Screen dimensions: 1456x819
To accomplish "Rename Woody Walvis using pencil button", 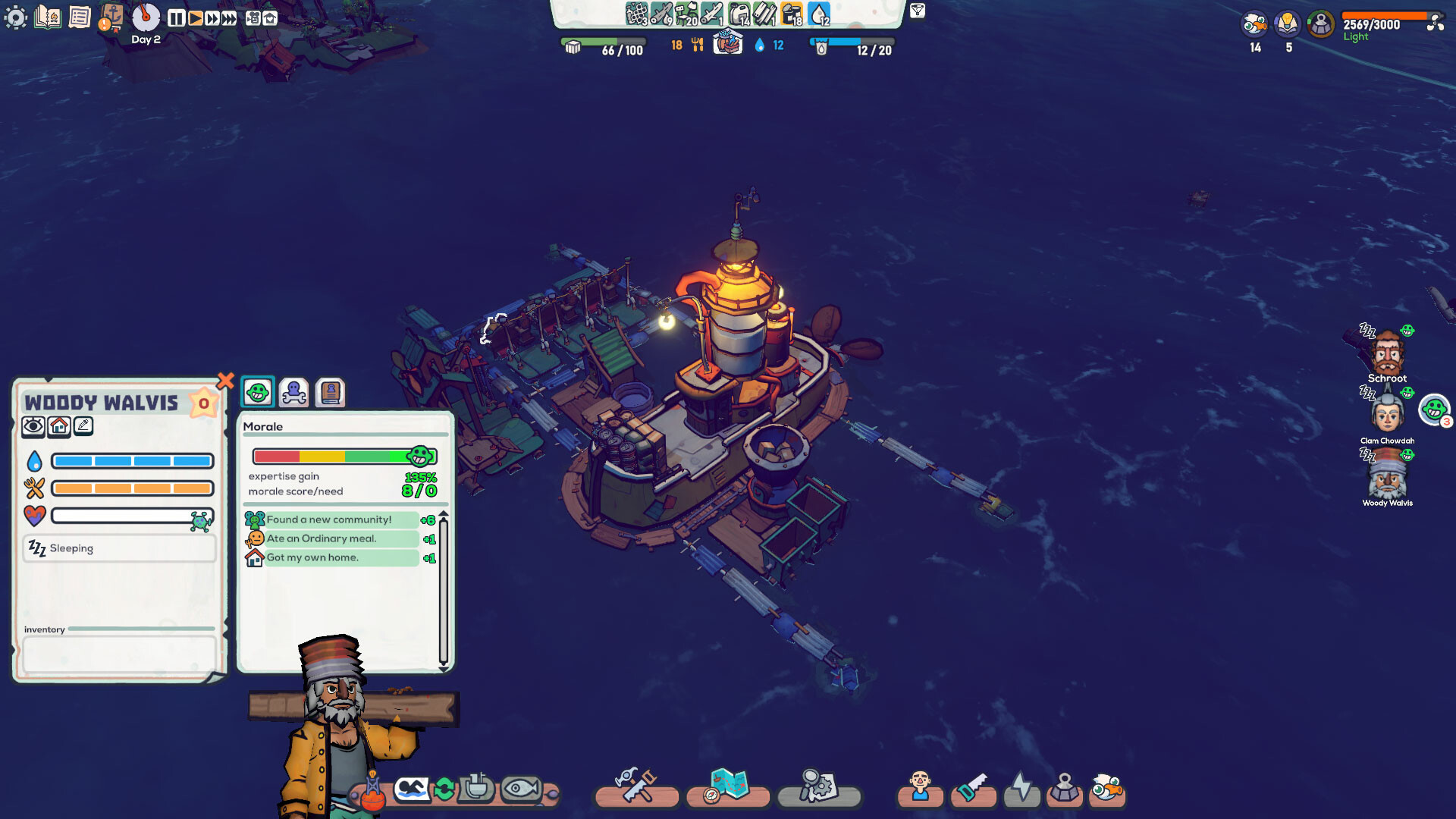I will coord(83,425).
